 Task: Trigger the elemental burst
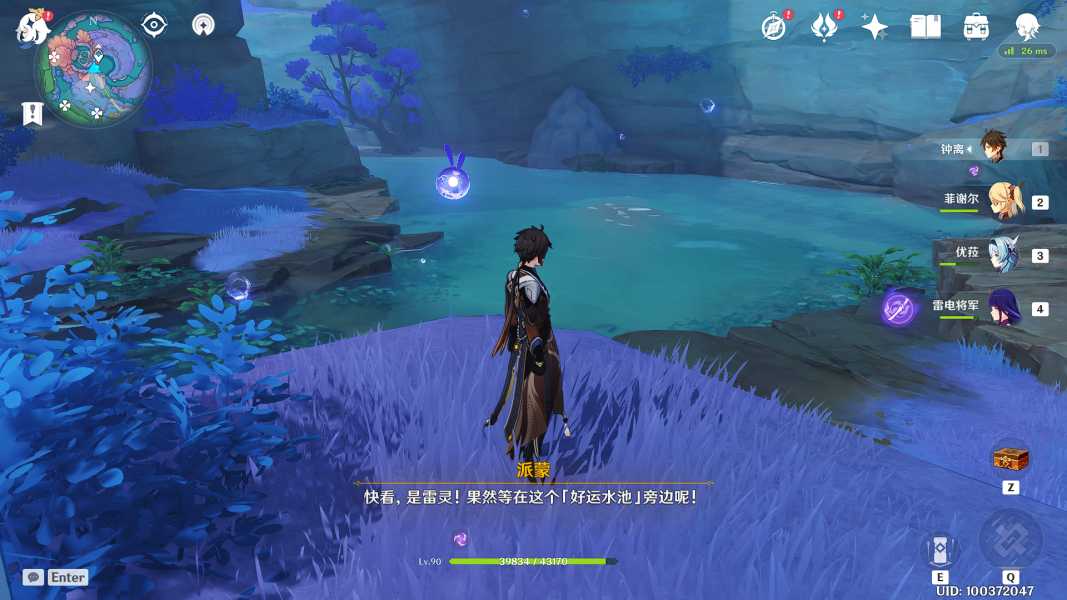tap(1010, 540)
